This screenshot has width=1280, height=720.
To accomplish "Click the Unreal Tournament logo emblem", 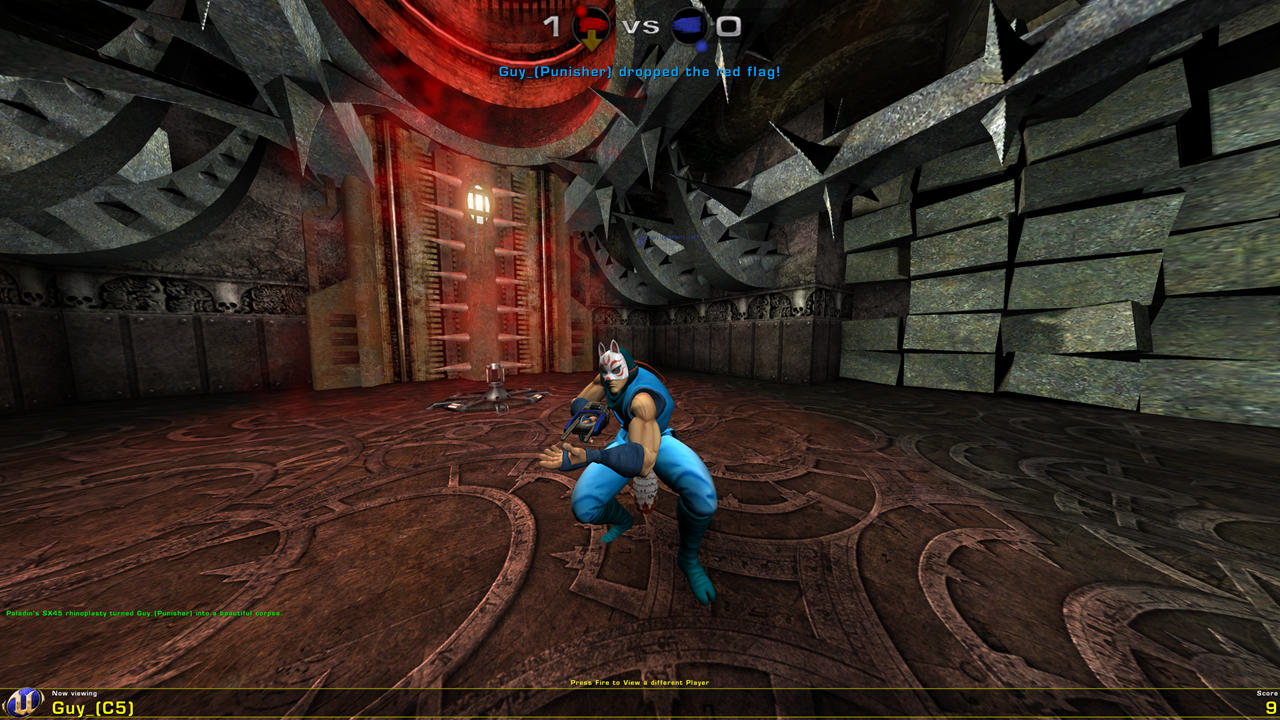I will click(x=22, y=703).
